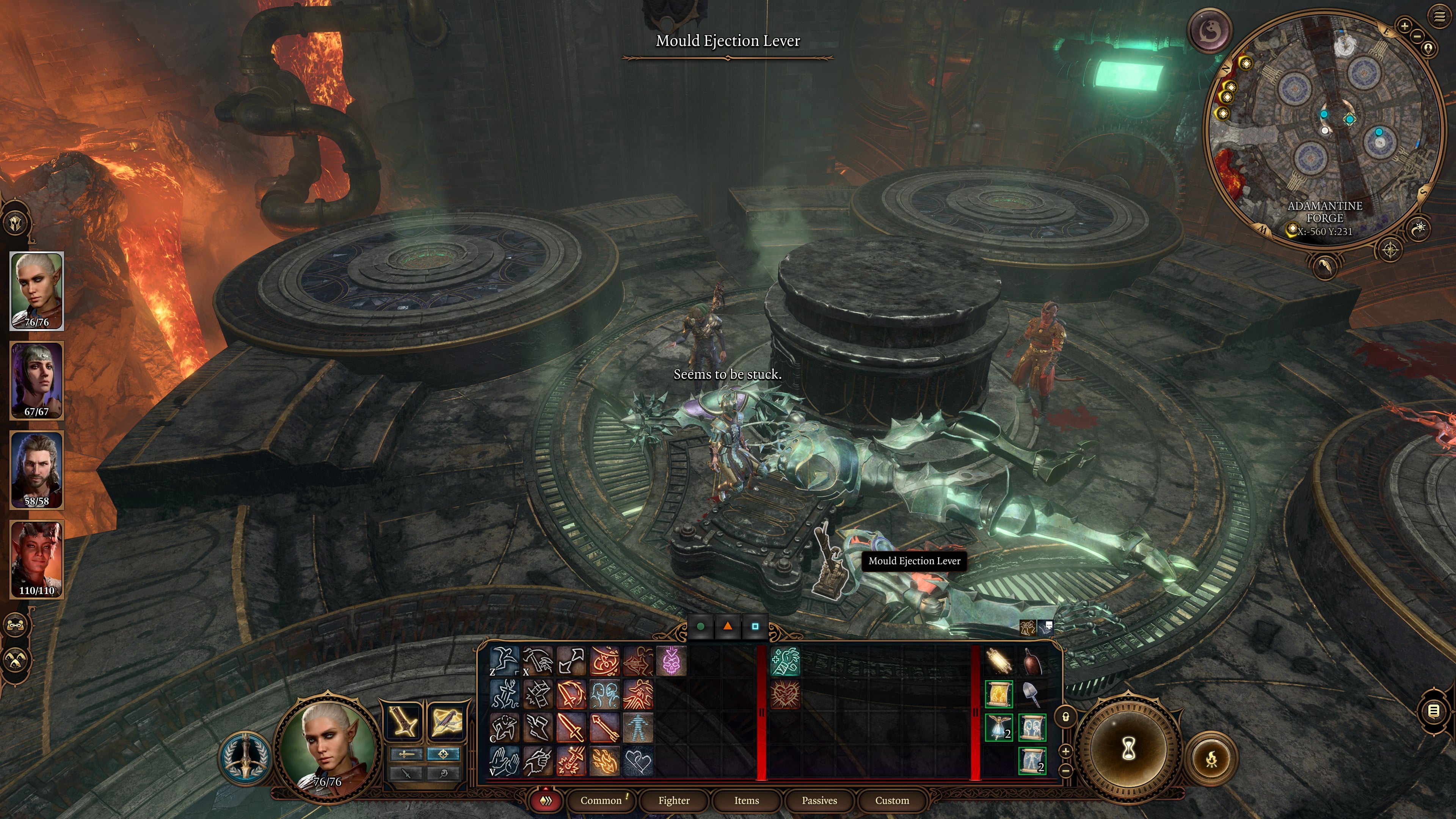Image resolution: width=1456 pixels, height=819 pixels.
Task: Switch to the Items tab
Action: coord(747,801)
